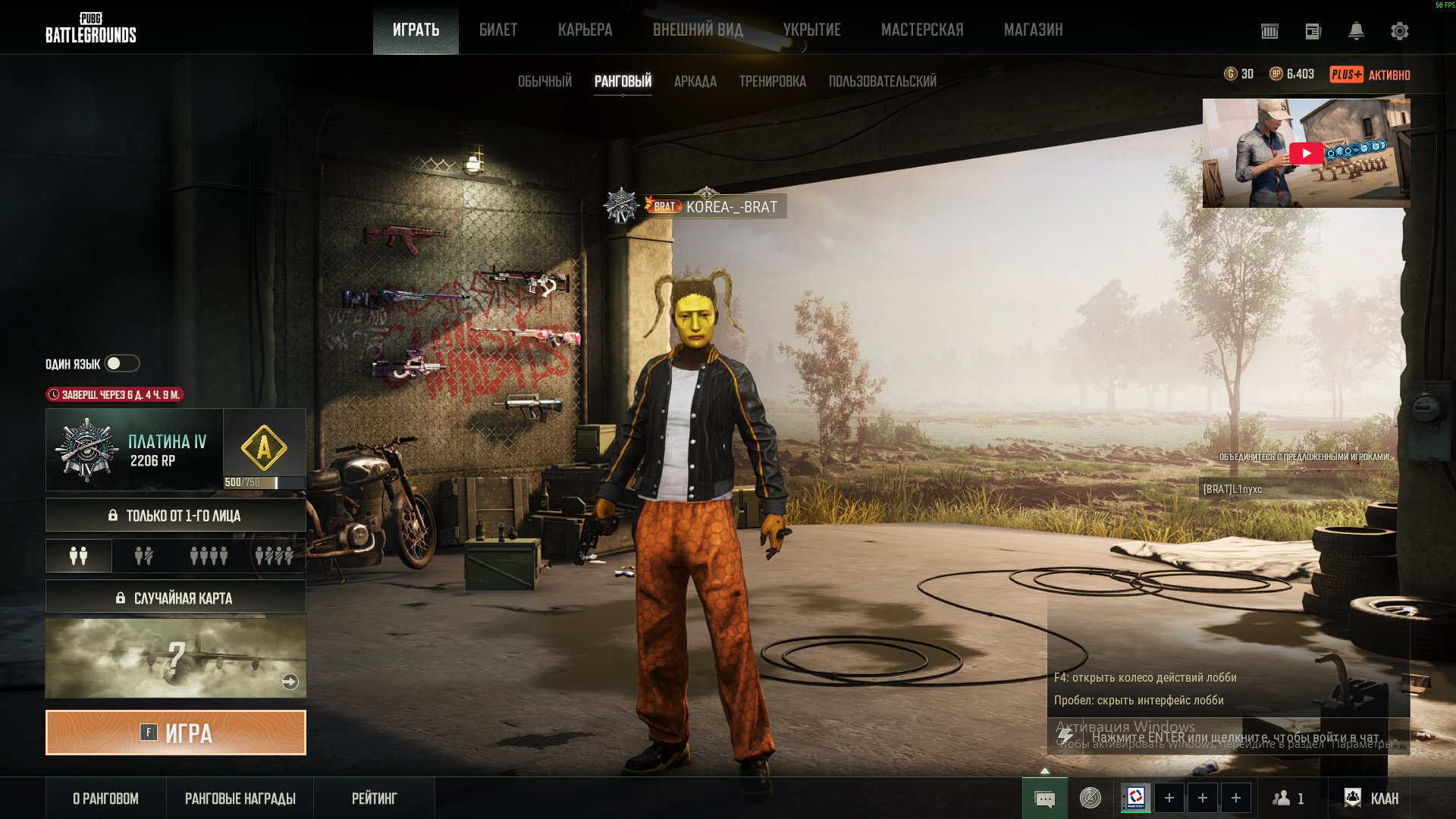
Task: Switch to АРКАДА mode
Action: pyautogui.click(x=695, y=81)
